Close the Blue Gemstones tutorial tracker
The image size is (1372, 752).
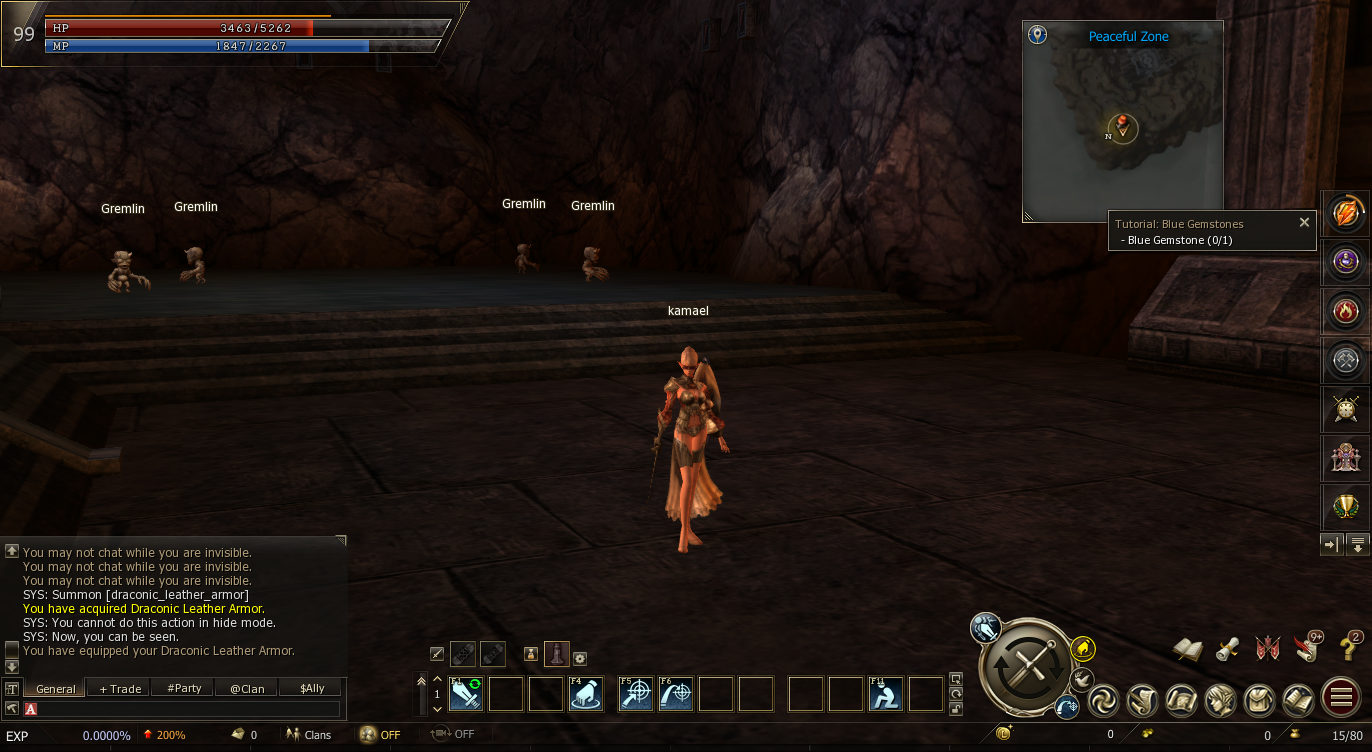(x=1304, y=223)
